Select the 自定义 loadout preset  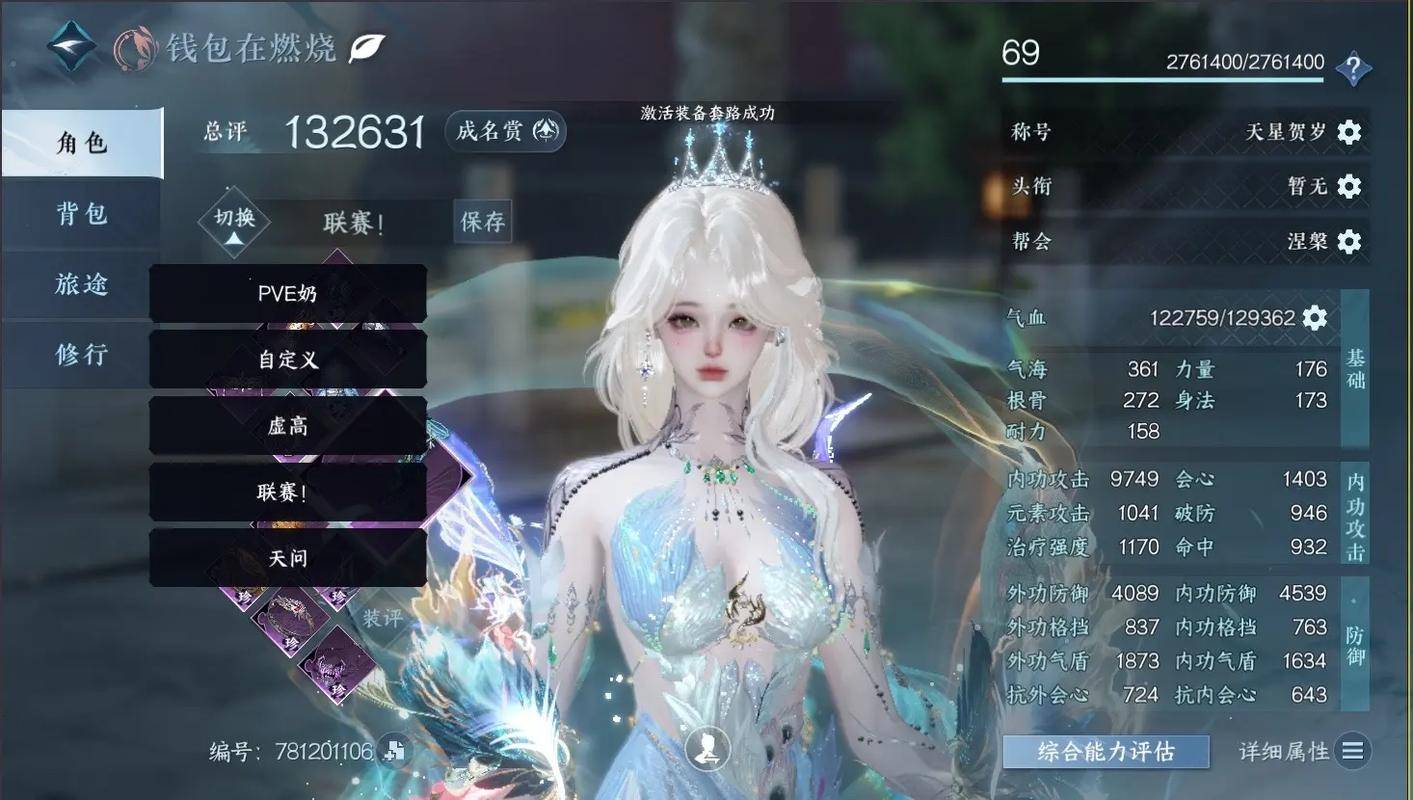click(x=288, y=360)
